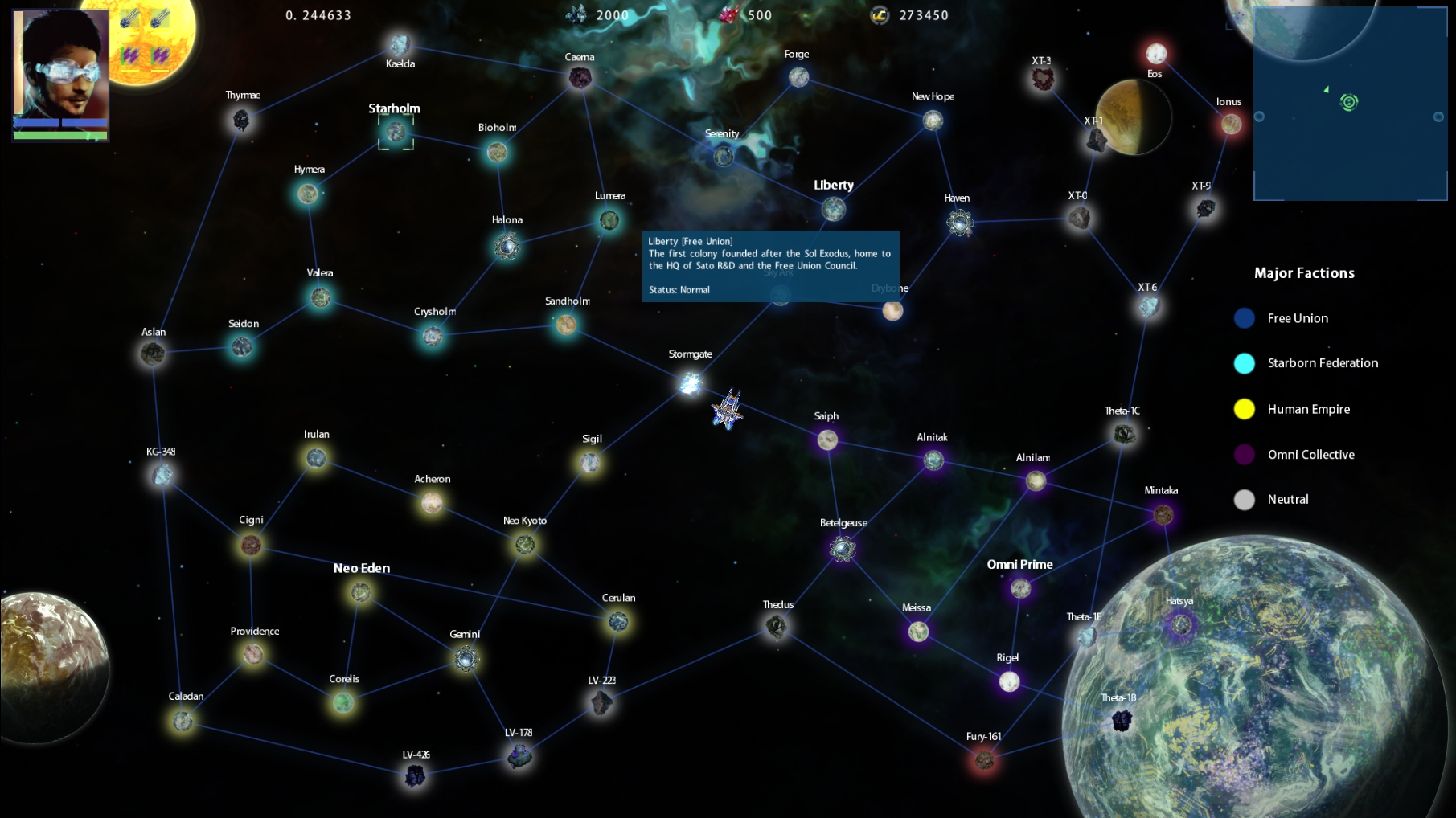Click the Sigil planet node

click(590, 462)
